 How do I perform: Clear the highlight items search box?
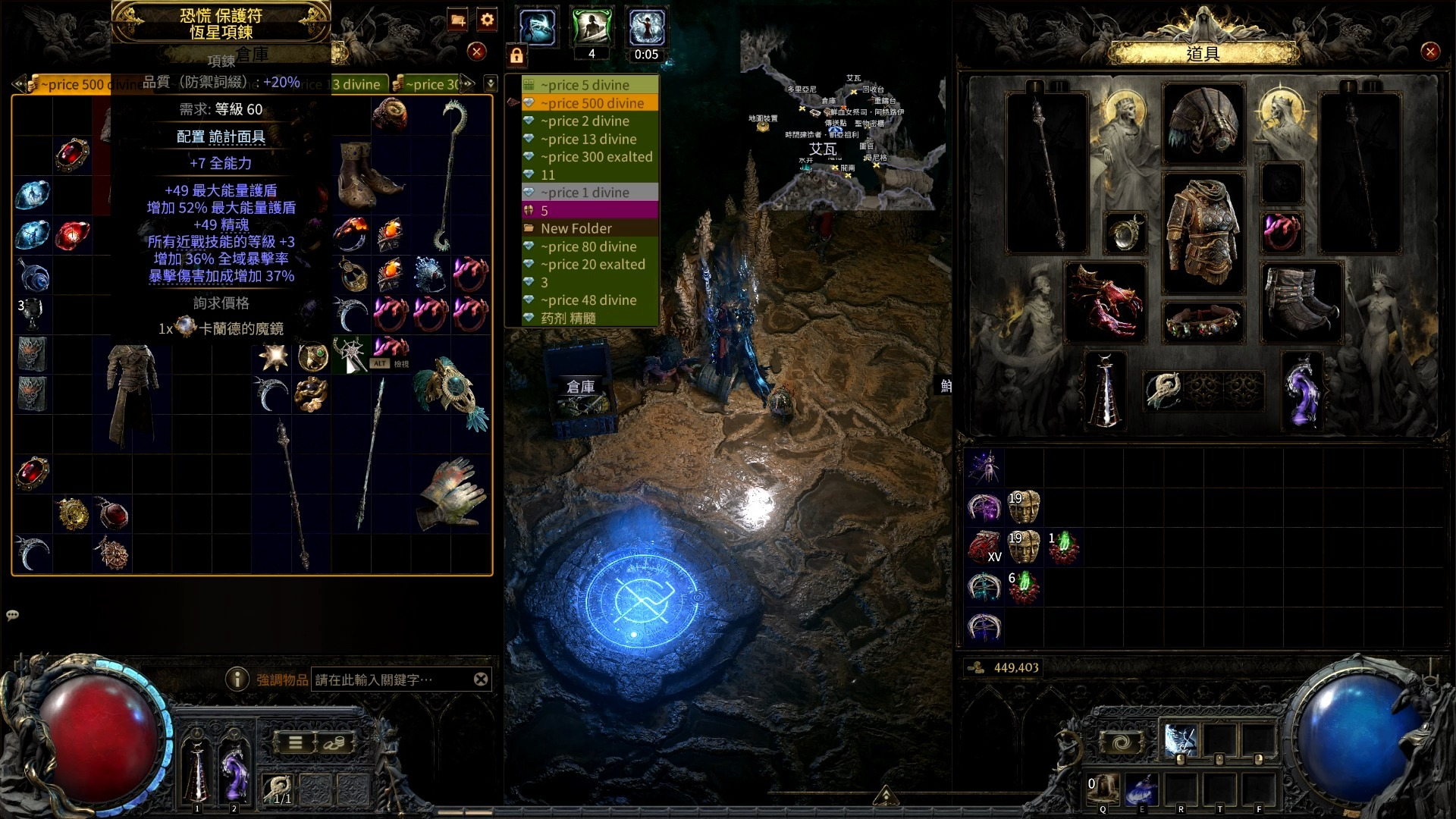tap(481, 679)
